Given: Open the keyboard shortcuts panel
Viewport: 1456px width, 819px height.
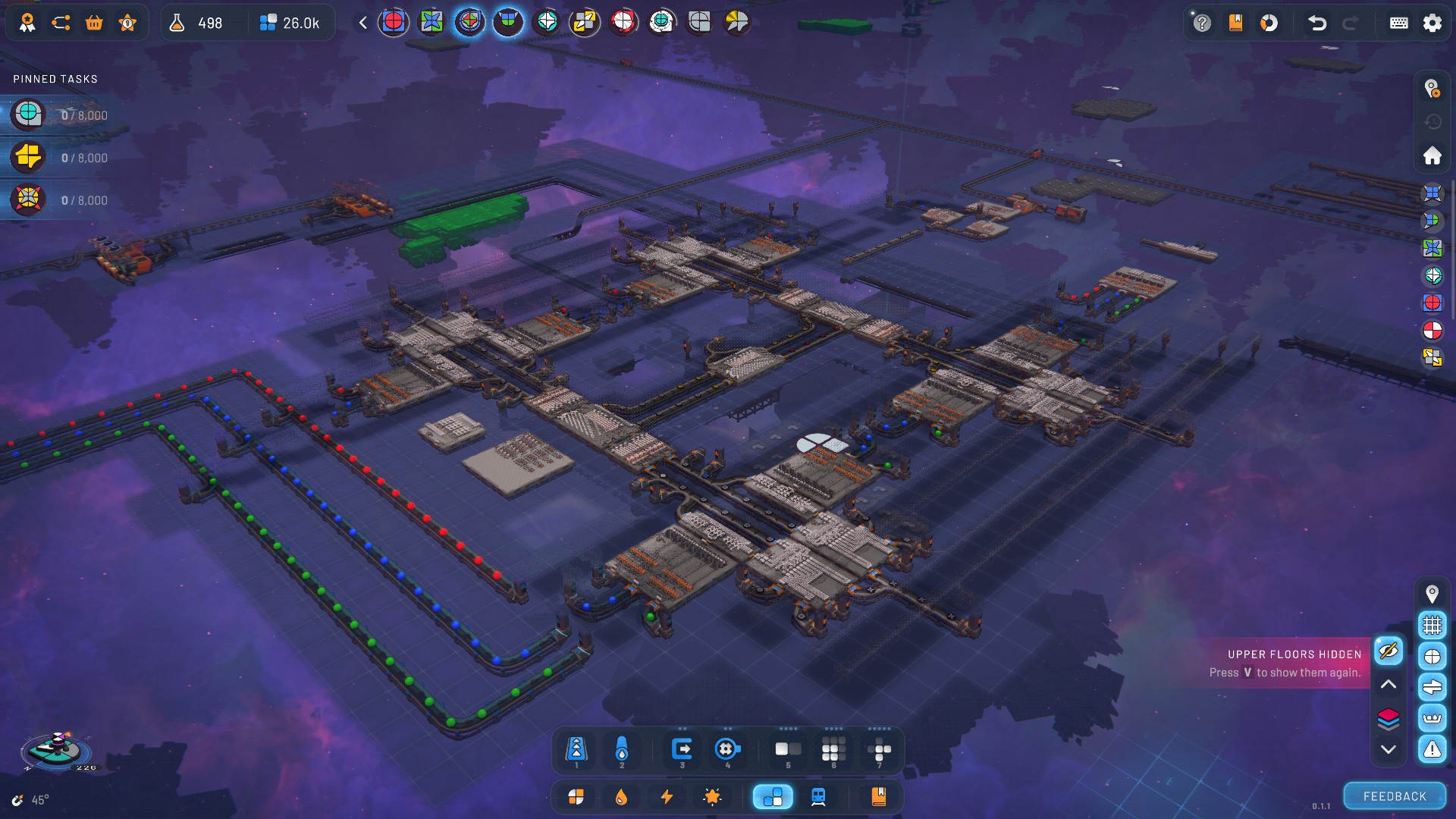Looking at the screenshot, I should point(1398,23).
